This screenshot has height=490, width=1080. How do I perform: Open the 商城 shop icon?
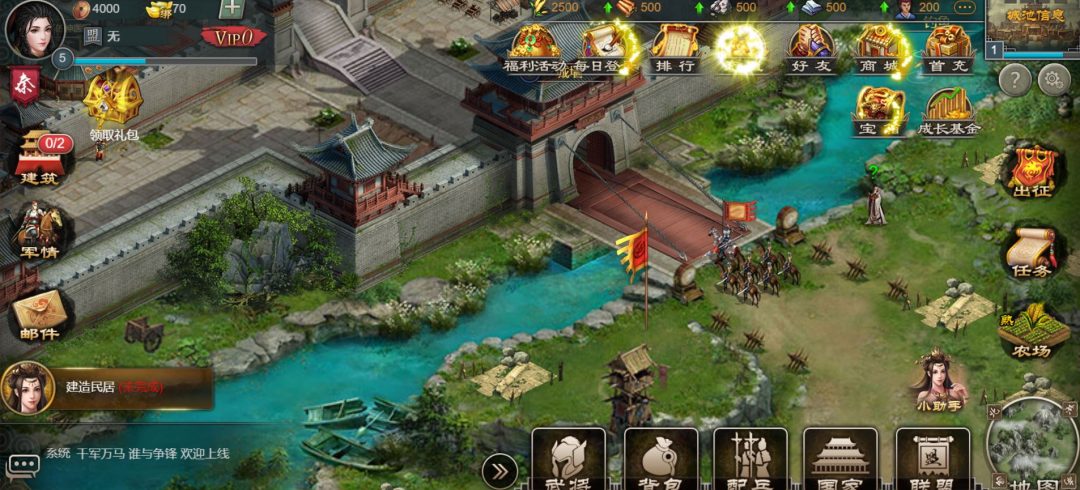click(x=879, y=50)
